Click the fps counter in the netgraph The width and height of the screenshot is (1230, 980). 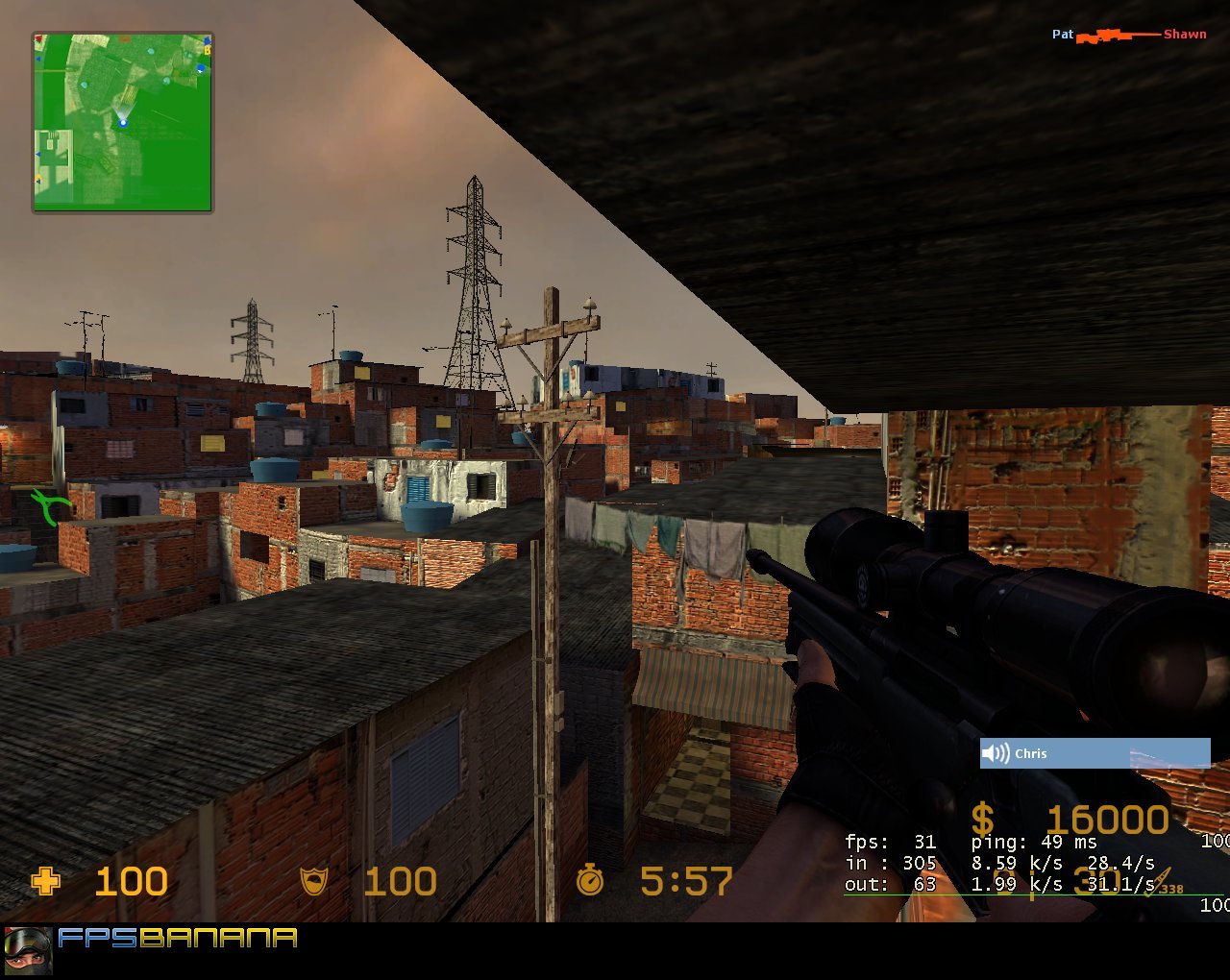(x=889, y=841)
